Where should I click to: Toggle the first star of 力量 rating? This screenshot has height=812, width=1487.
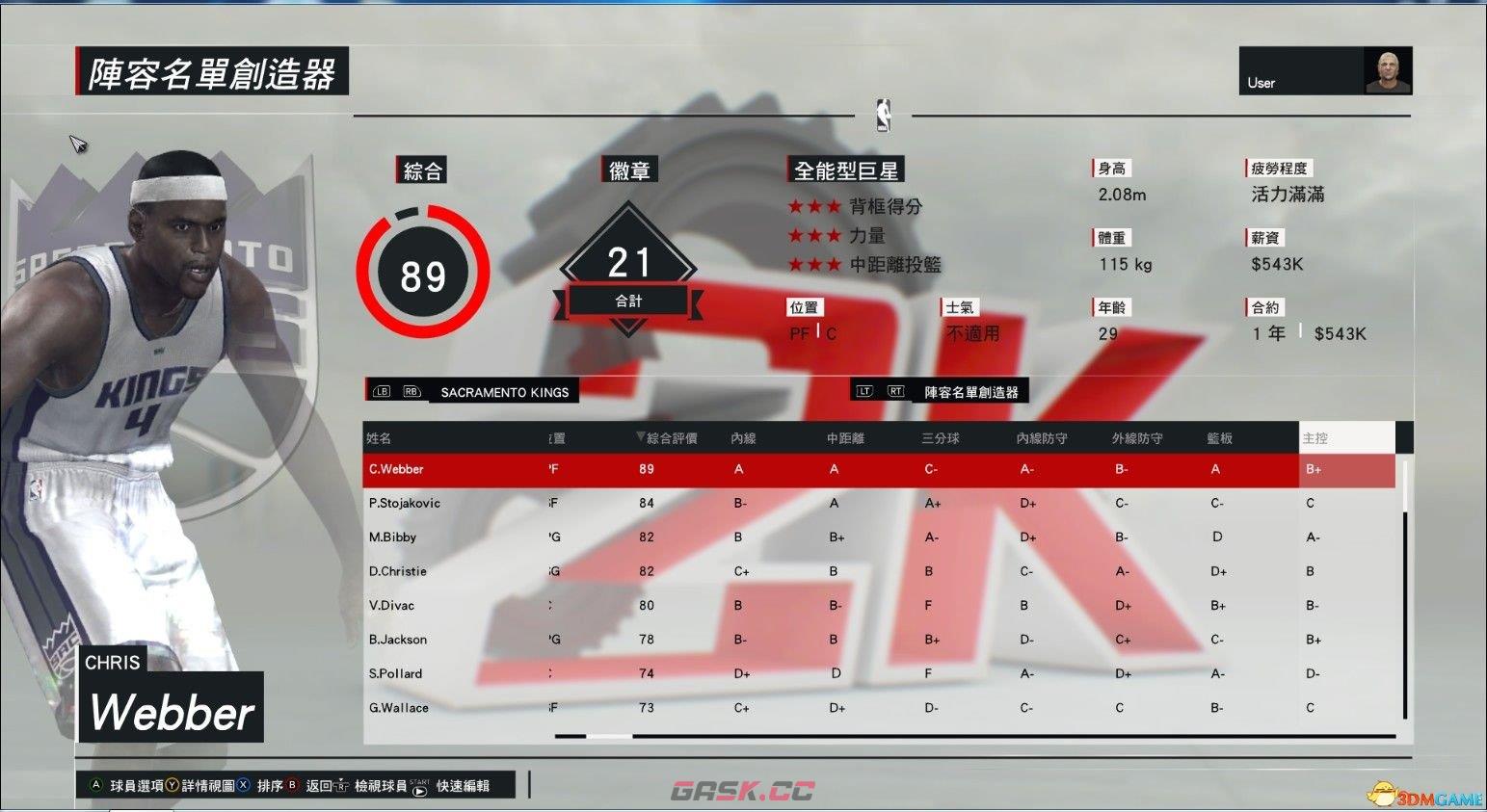coord(797,235)
